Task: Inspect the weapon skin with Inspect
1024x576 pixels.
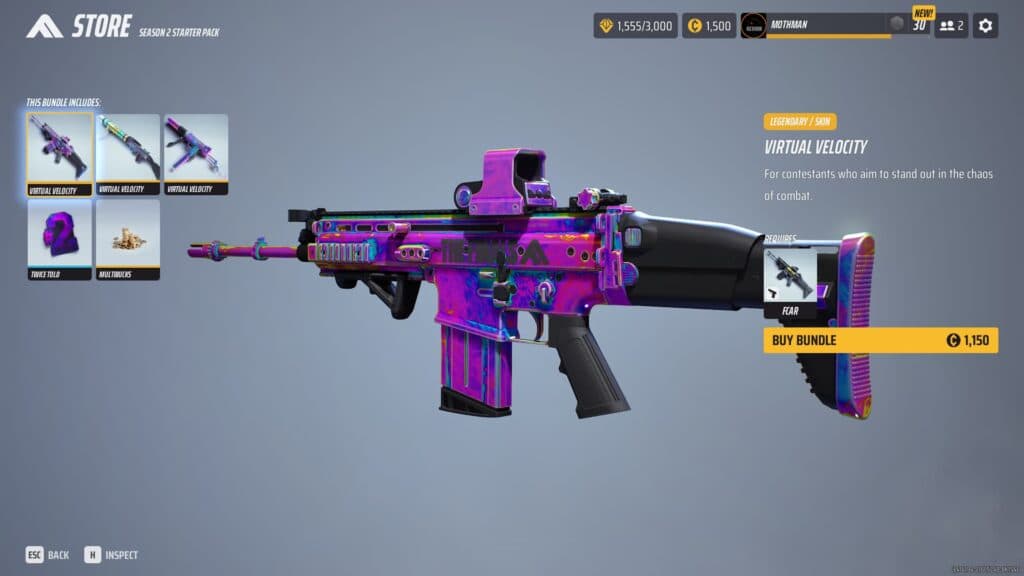Action: point(111,554)
